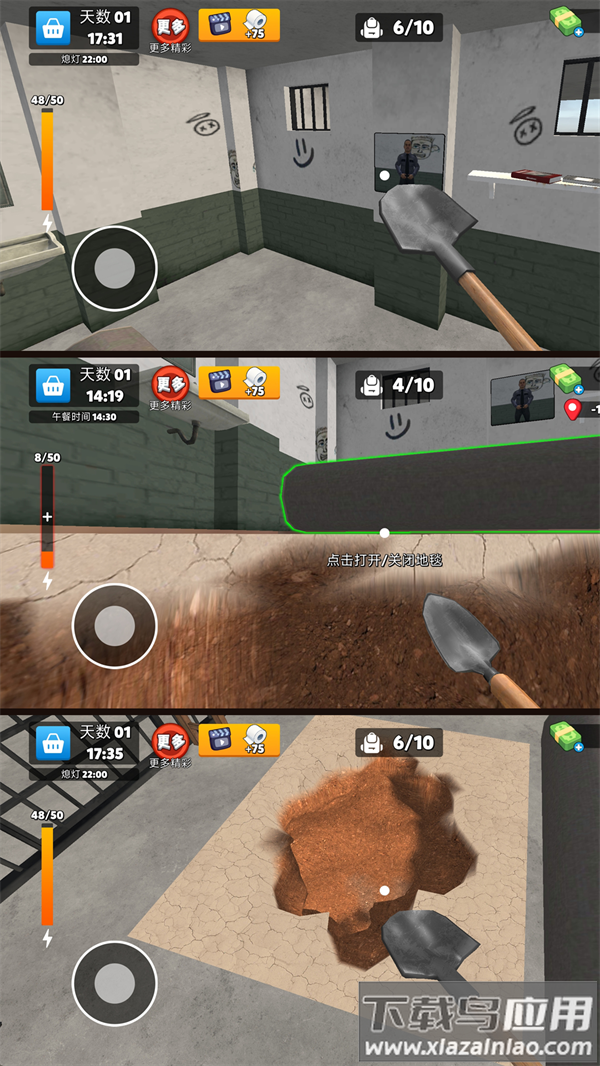The image size is (600, 1066).
Task: Watch the +75 toilet paper video ad beside 17:31
Action: tap(239, 25)
